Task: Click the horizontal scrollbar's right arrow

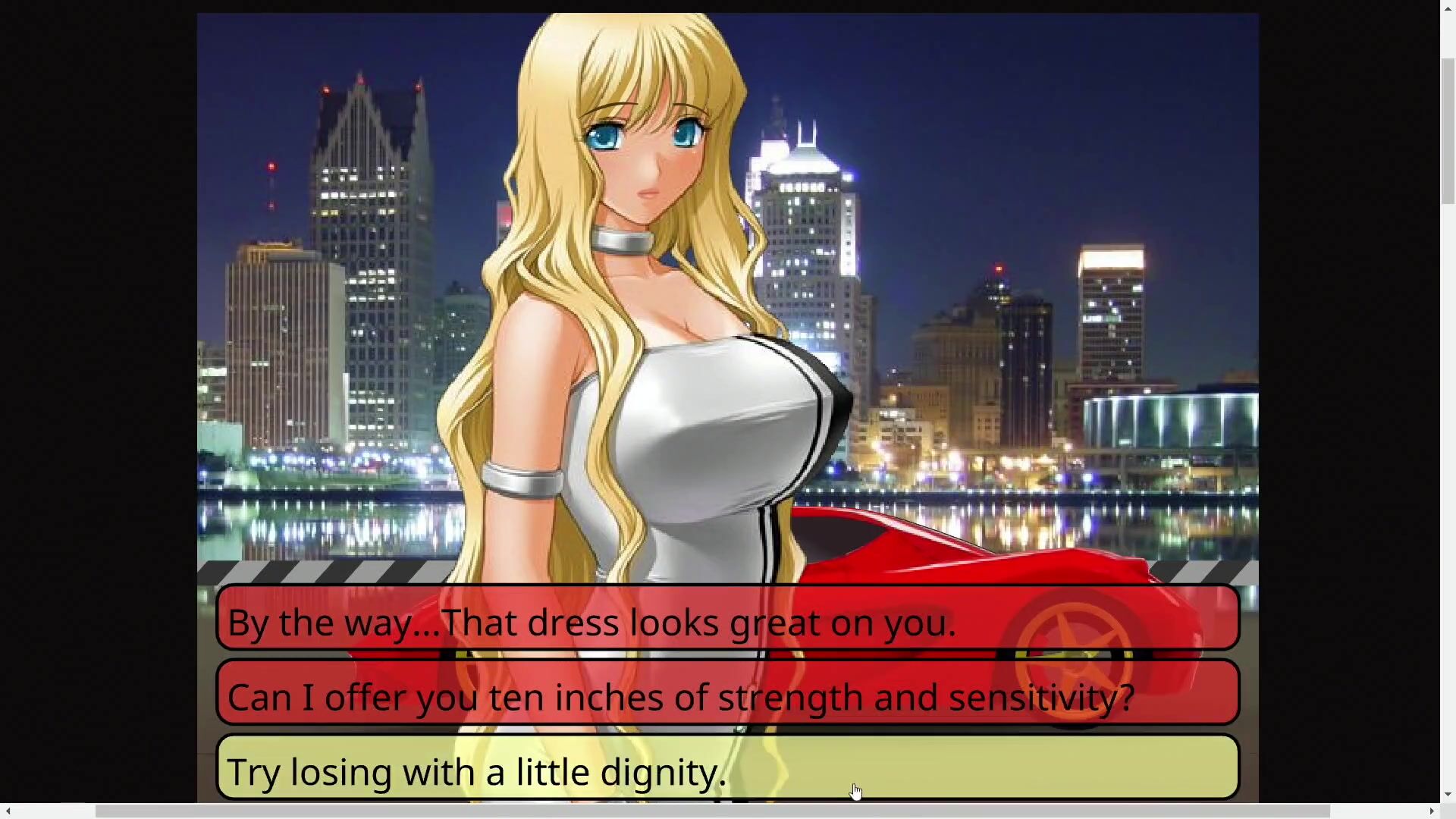Action: coord(1432,811)
